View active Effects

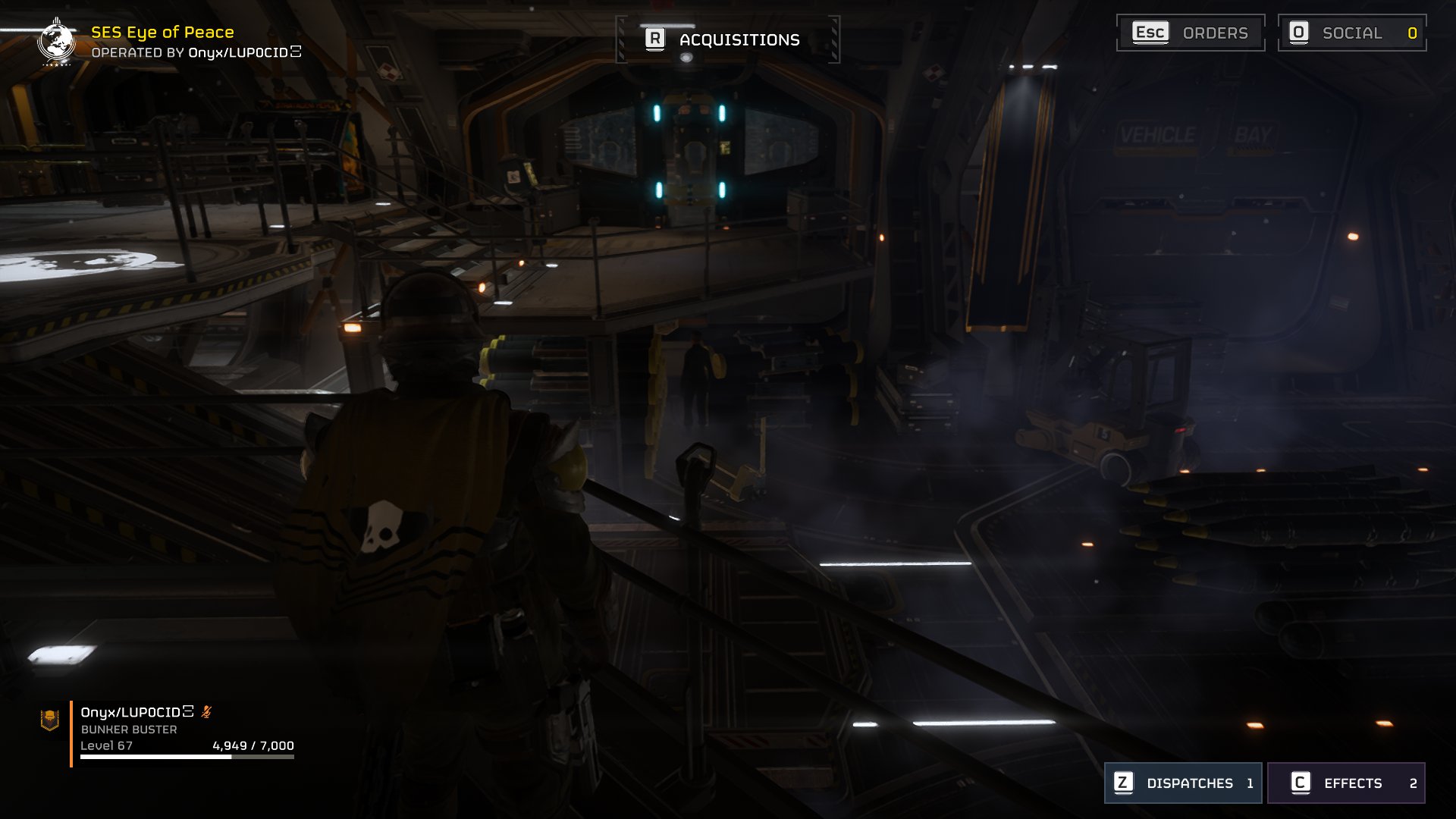(x=1346, y=783)
